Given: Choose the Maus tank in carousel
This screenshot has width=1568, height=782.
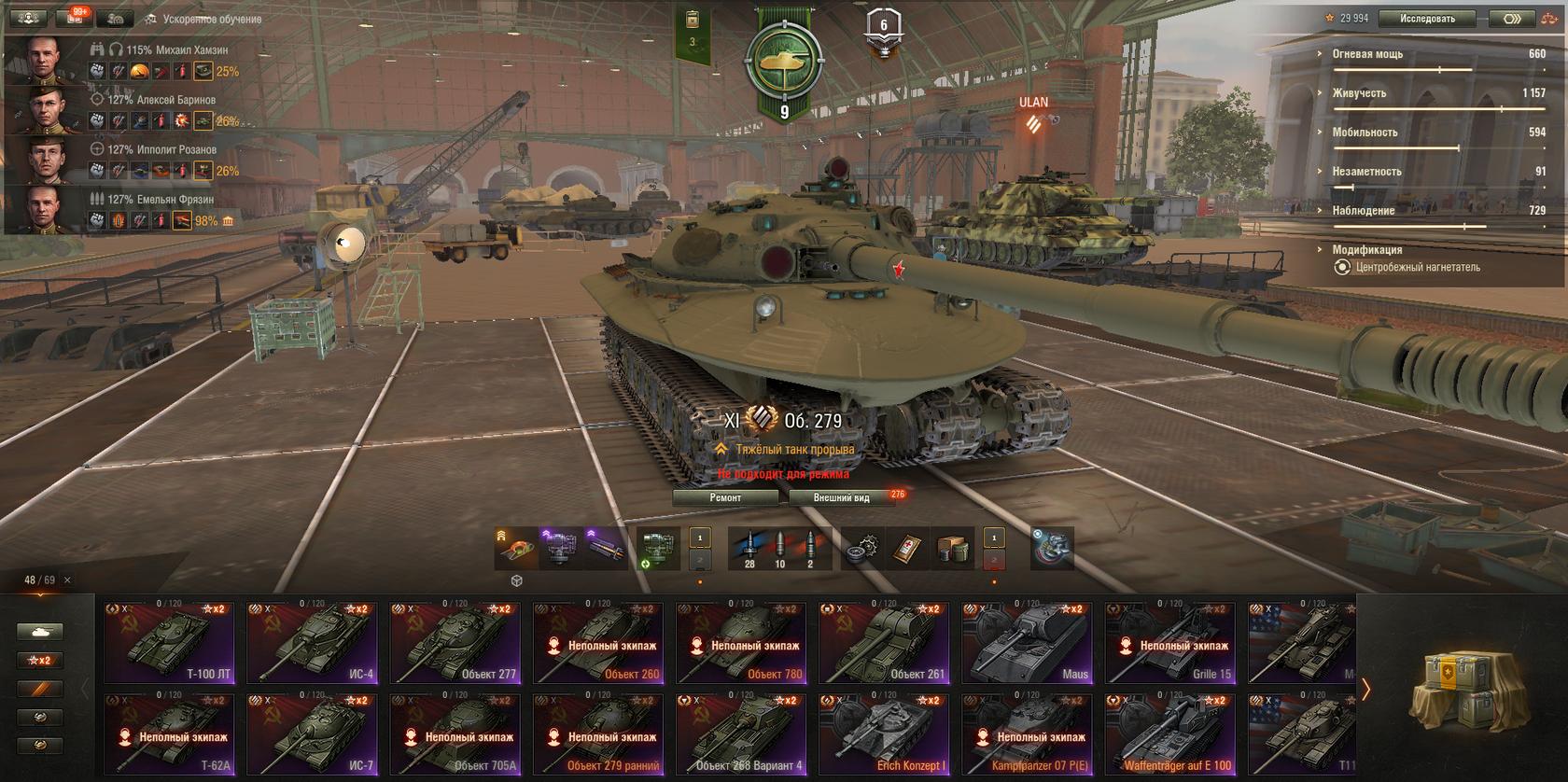Looking at the screenshot, I should point(1029,644).
